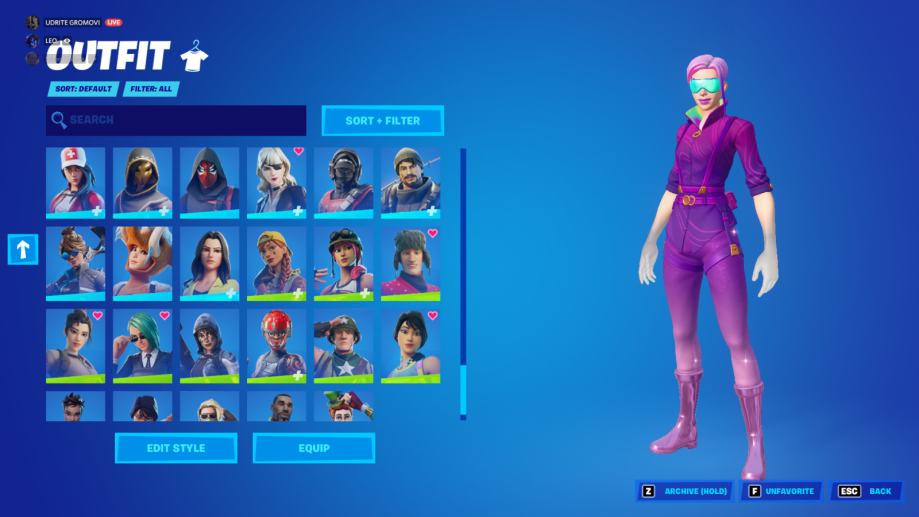Select the red-masked dark hooded outfit
The width and height of the screenshot is (919, 517).
209,182
